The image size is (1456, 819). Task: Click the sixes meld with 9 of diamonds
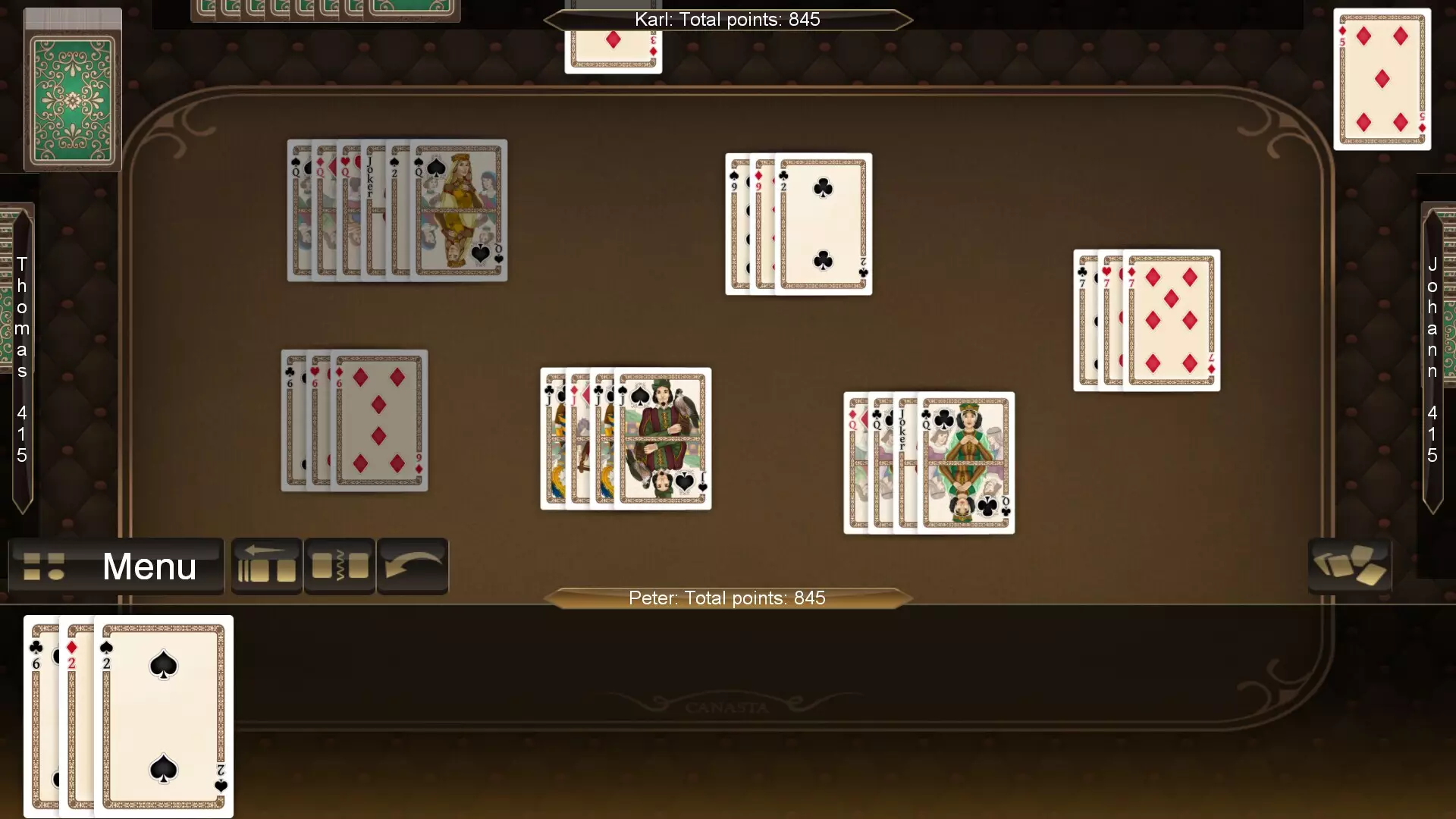[354, 421]
